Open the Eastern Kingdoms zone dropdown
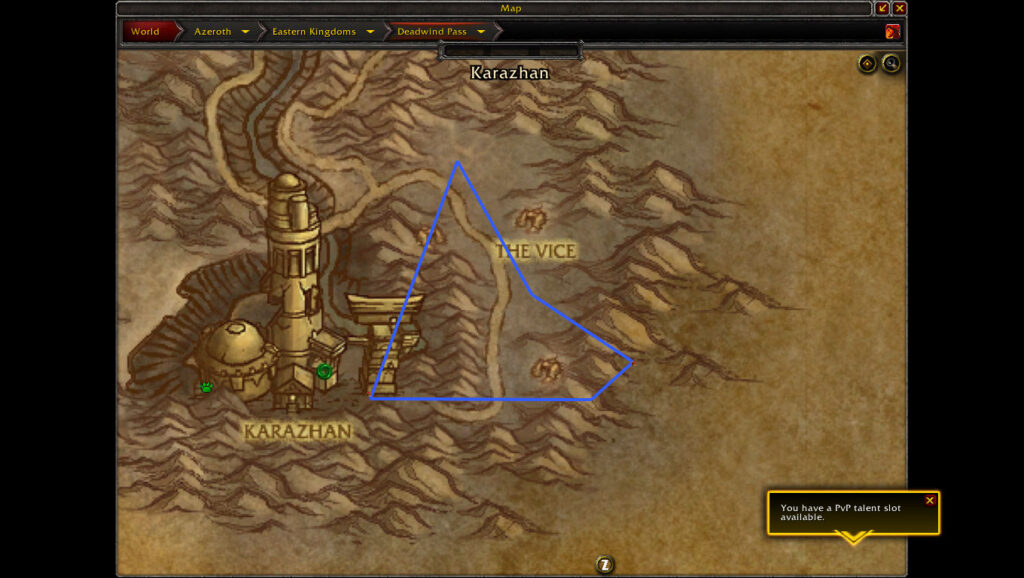 tap(370, 32)
